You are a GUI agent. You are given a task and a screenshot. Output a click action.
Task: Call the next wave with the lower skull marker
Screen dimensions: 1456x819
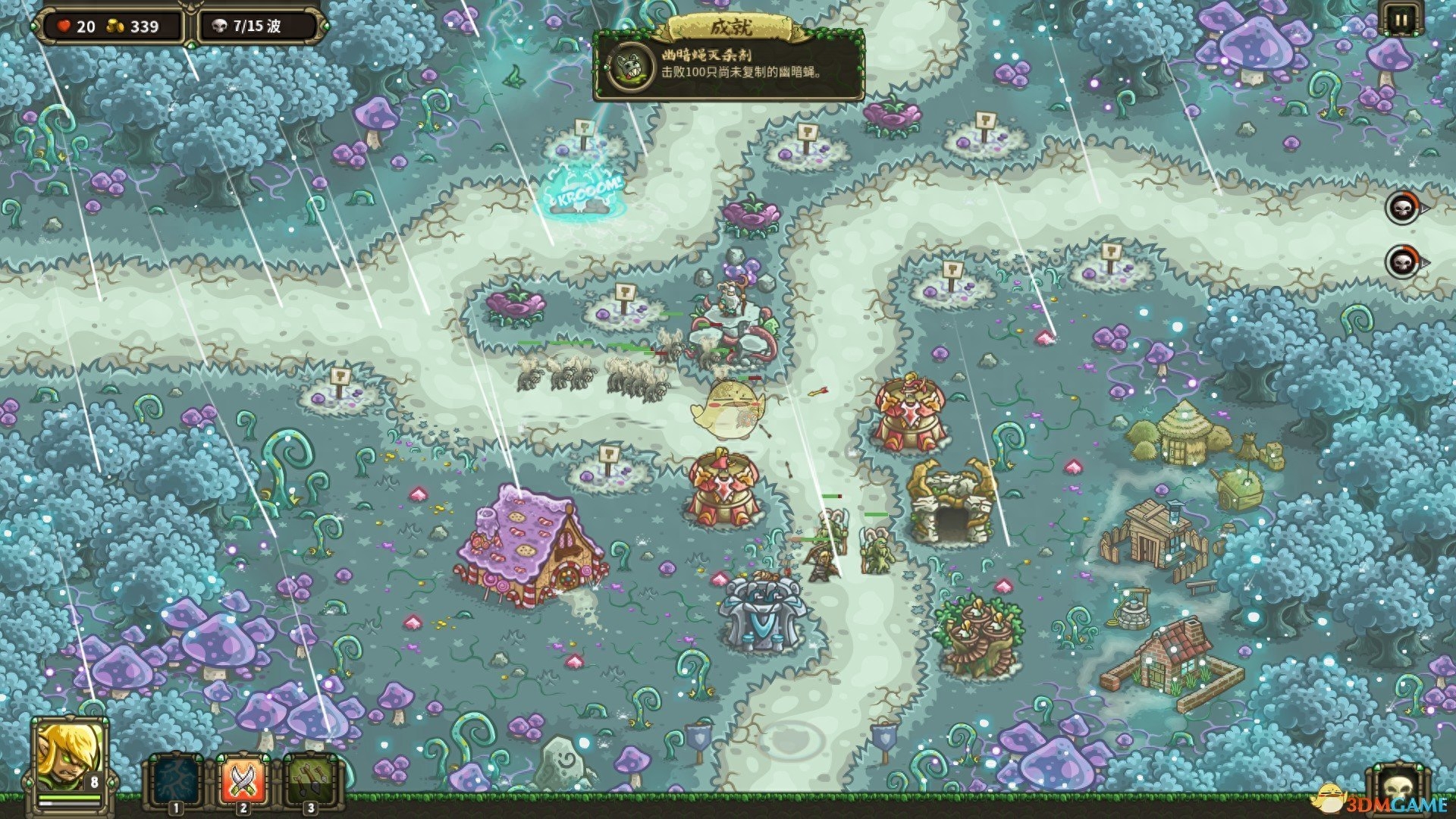click(x=1402, y=262)
